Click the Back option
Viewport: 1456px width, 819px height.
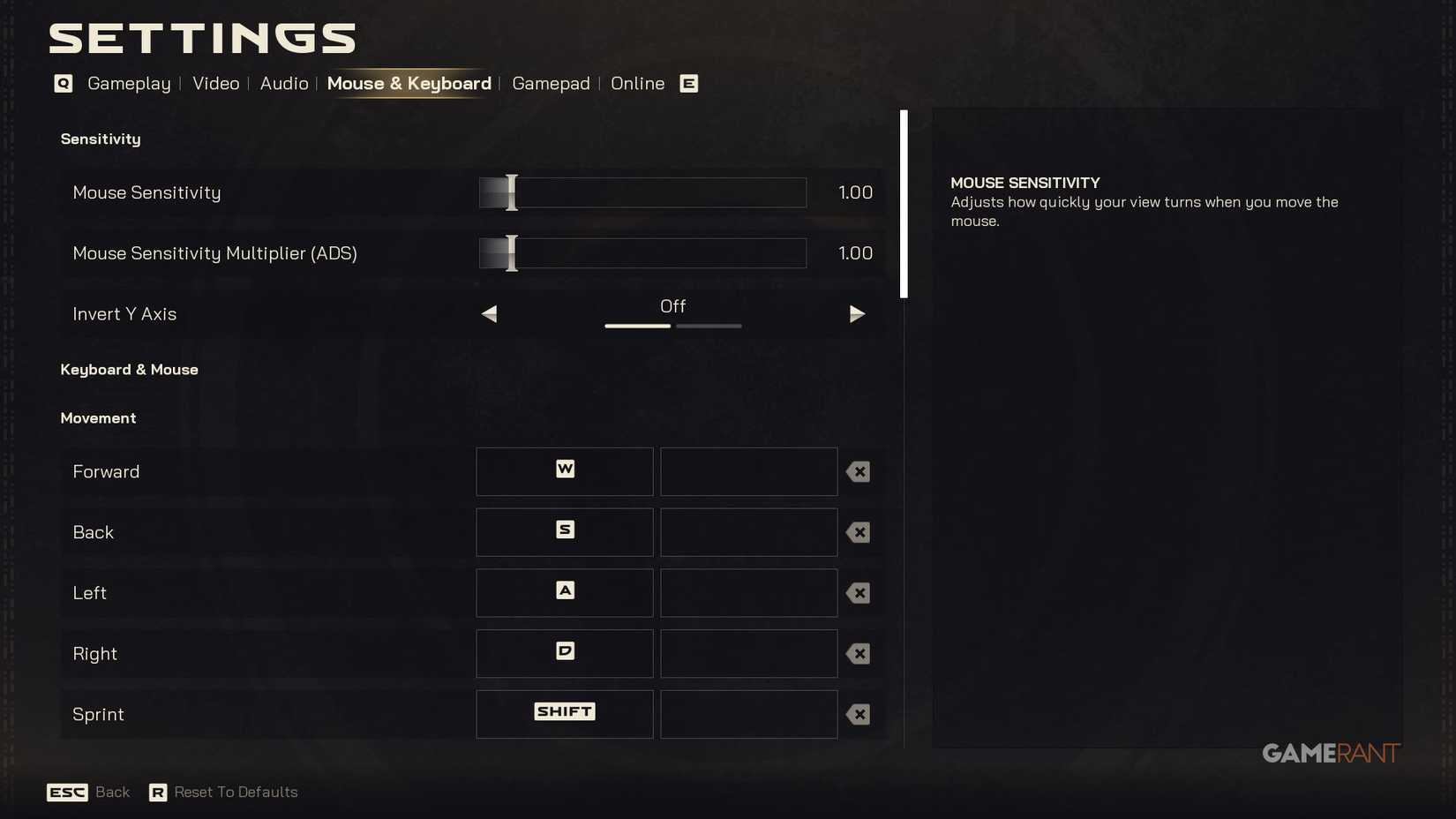point(112,792)
